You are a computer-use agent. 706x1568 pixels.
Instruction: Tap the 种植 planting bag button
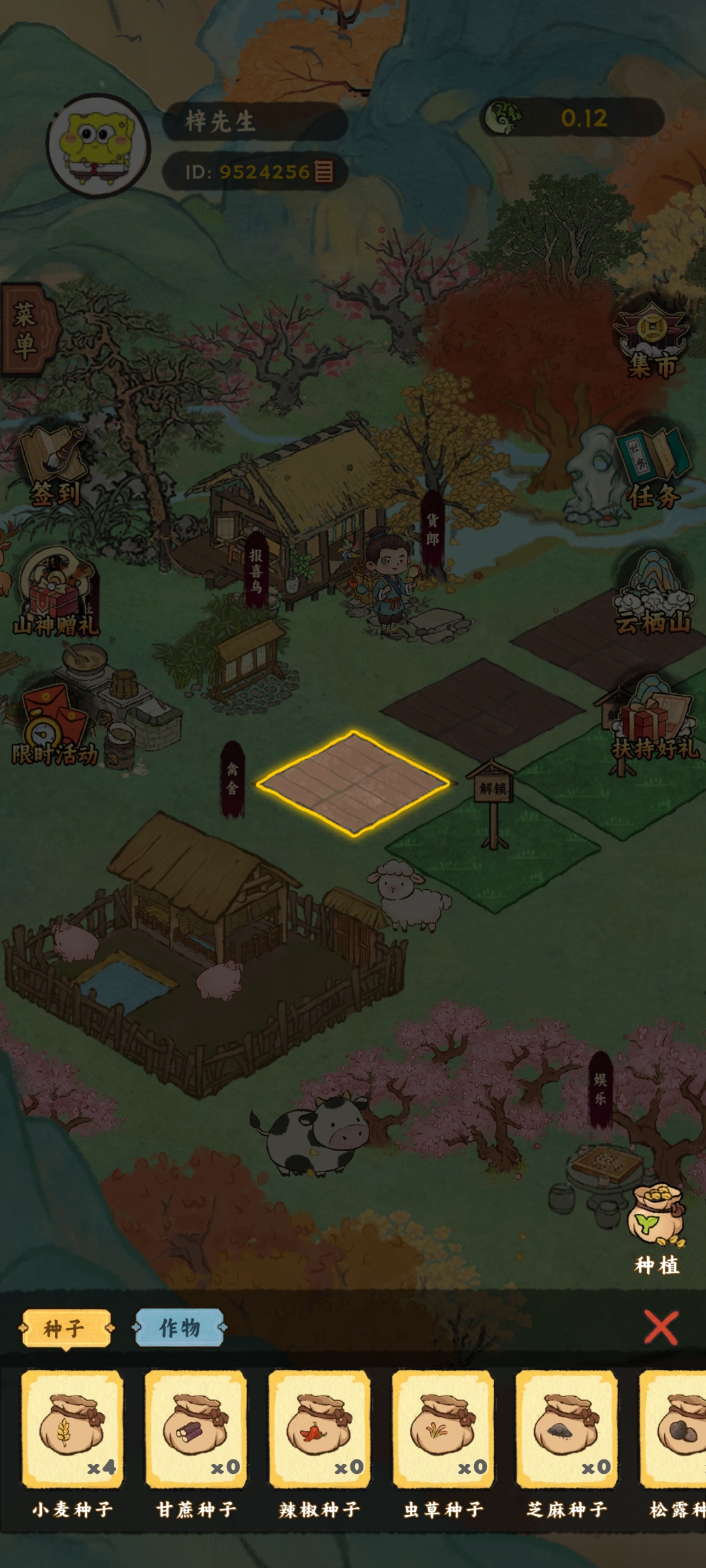(x=656, y=1228)
